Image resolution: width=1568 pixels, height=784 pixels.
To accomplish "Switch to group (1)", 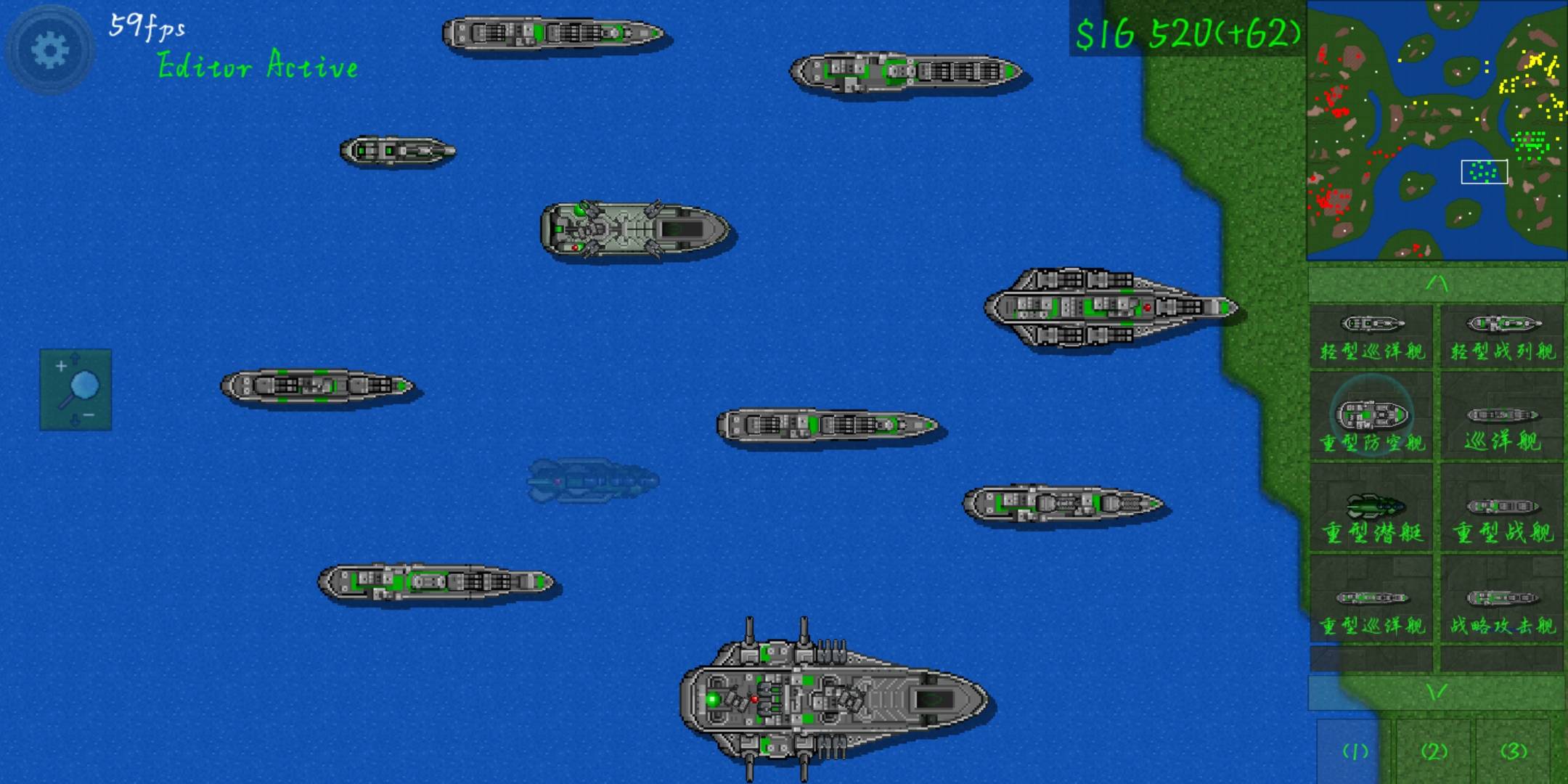I will coord(1355,751).
